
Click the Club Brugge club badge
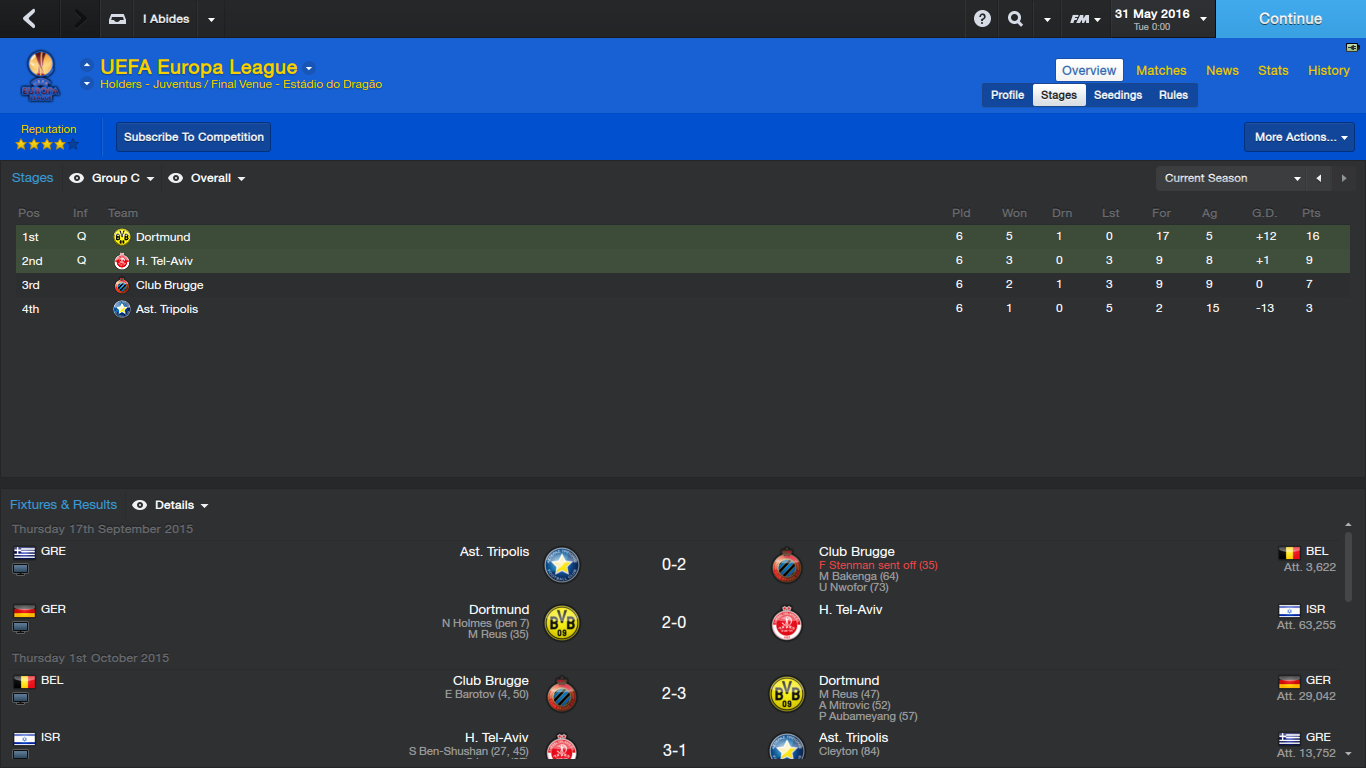pos(120,285)
